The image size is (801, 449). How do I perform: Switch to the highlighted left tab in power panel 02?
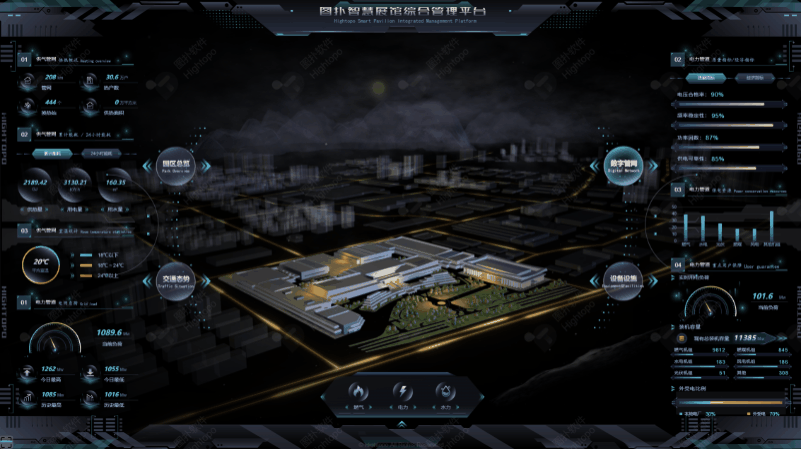click(706, 77)
